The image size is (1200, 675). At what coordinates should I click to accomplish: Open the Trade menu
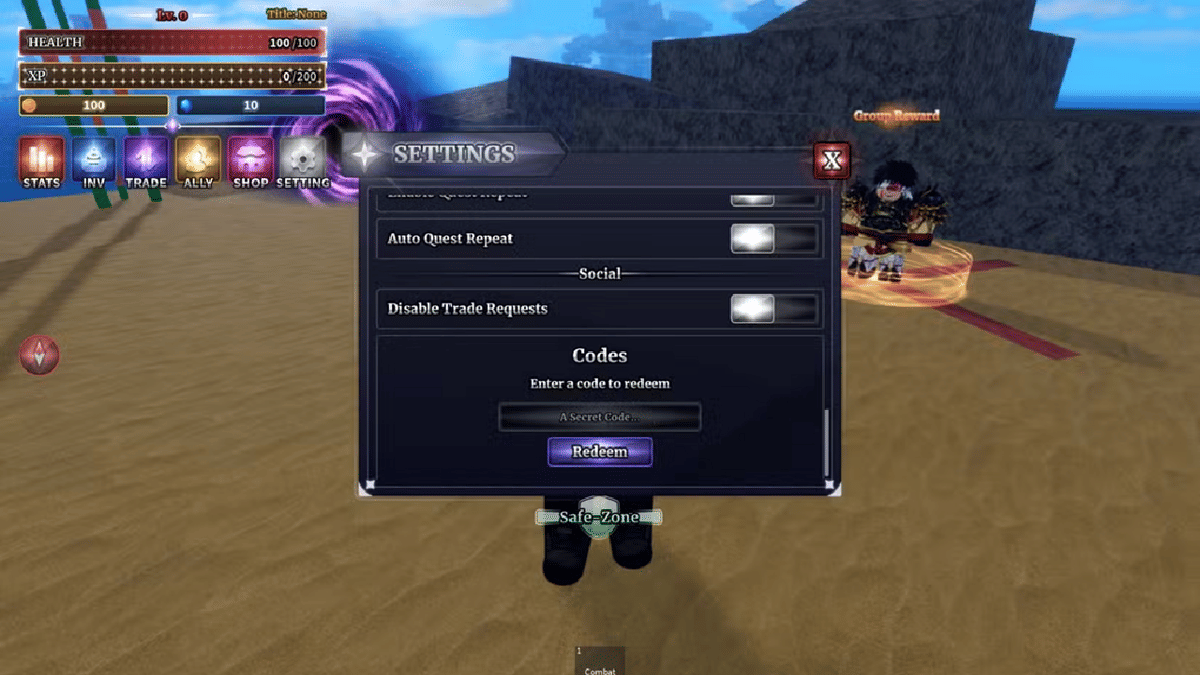[x=146, y=162]
